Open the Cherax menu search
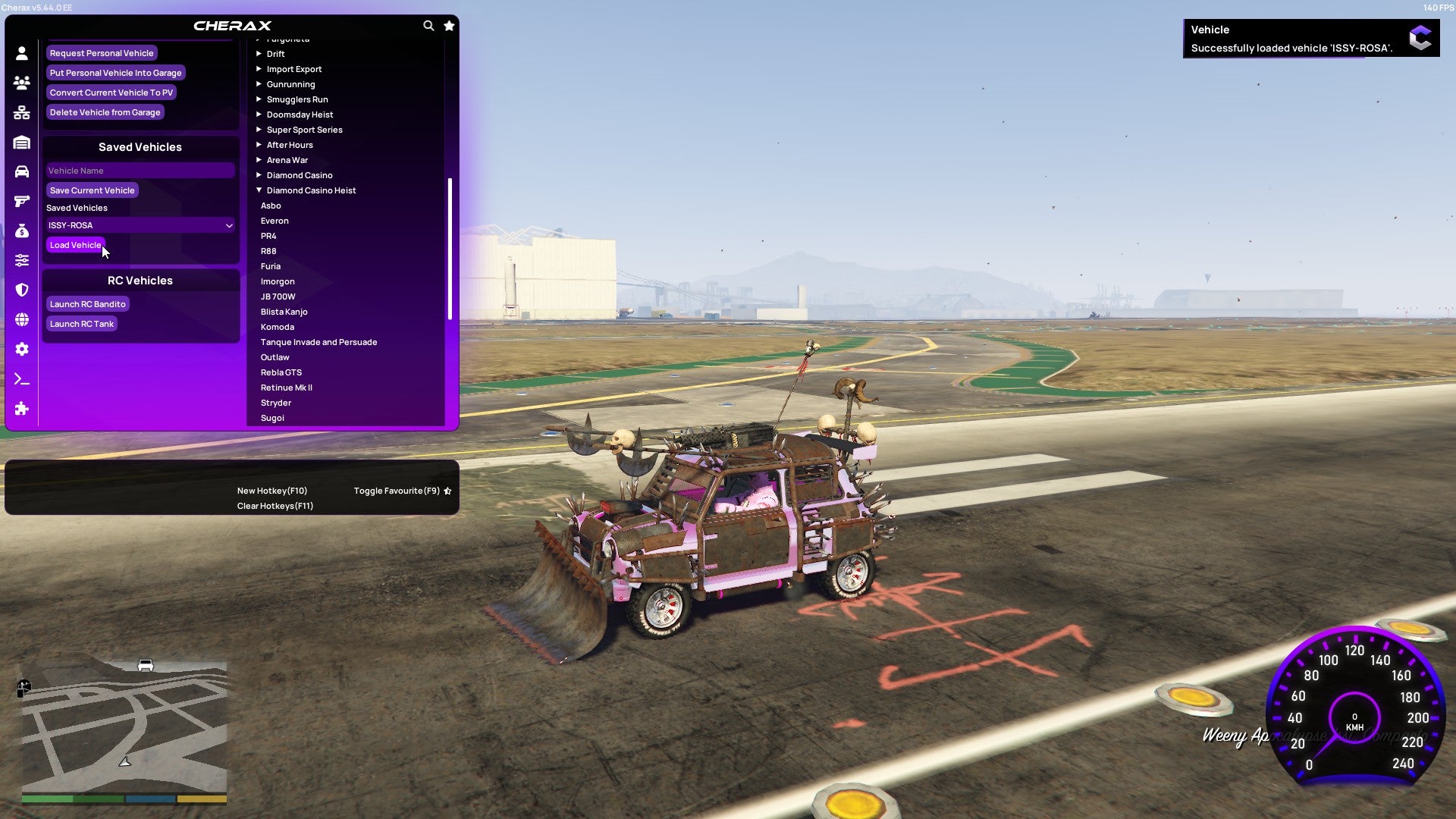Image resolution: width=1456 pixels, height=819 pixels. click(428, 26)
